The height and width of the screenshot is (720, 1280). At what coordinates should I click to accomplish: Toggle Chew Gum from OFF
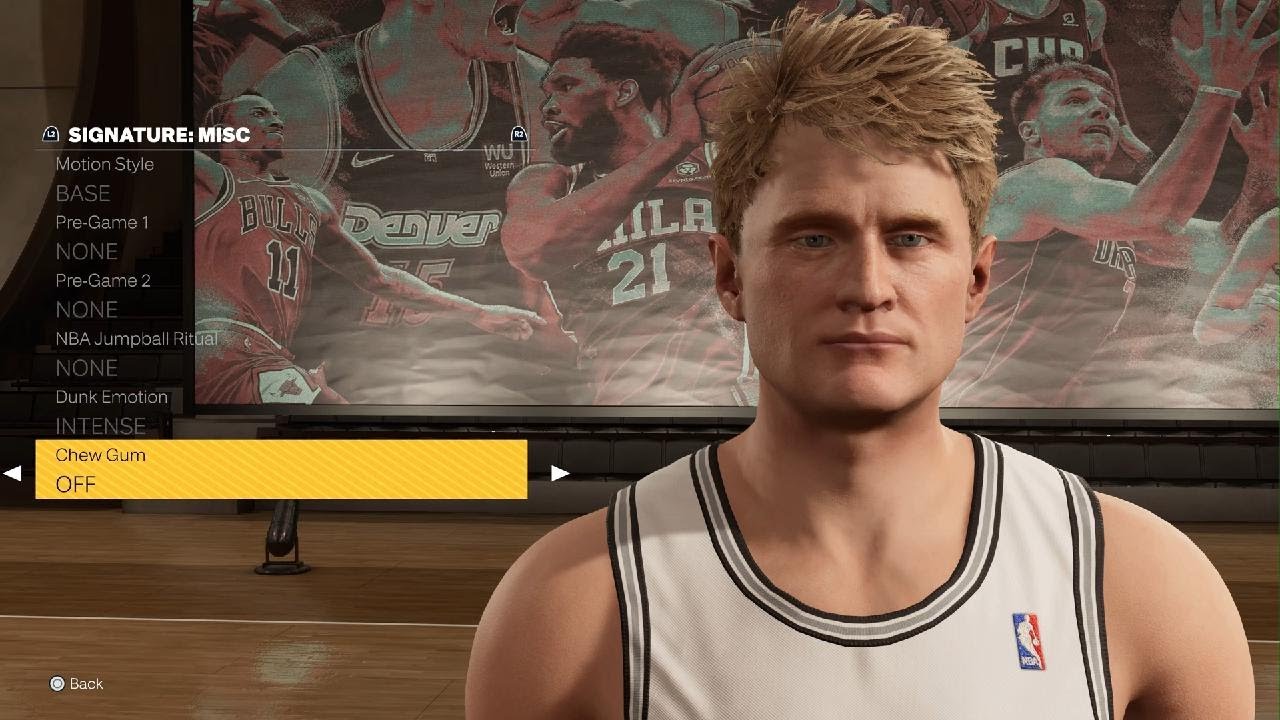pos(77,485)
